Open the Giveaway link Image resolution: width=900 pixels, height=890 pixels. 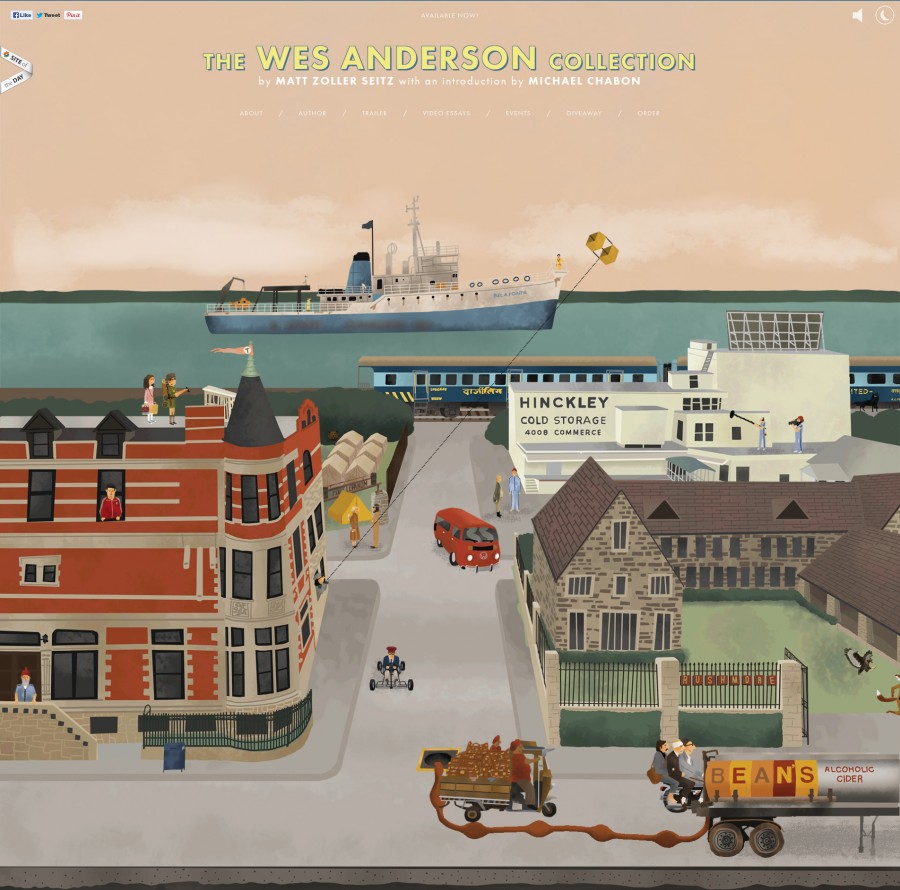tap(584, 113)
